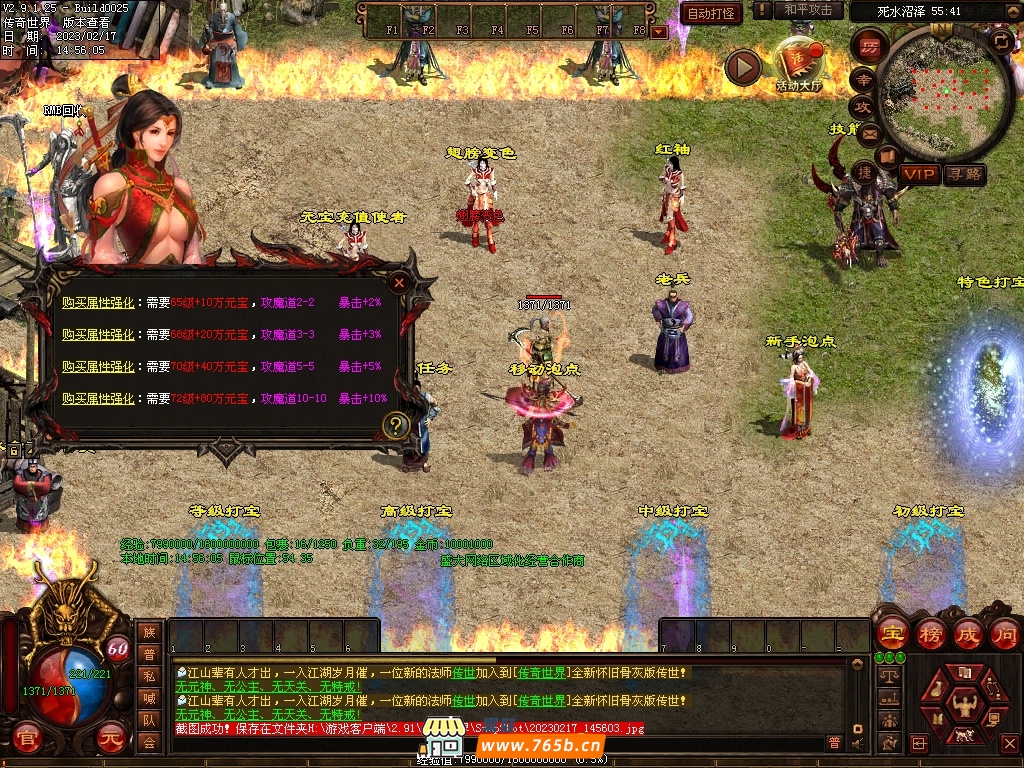
Task: Activate 寻路 pathfinding button
Action: pos(964,174)
